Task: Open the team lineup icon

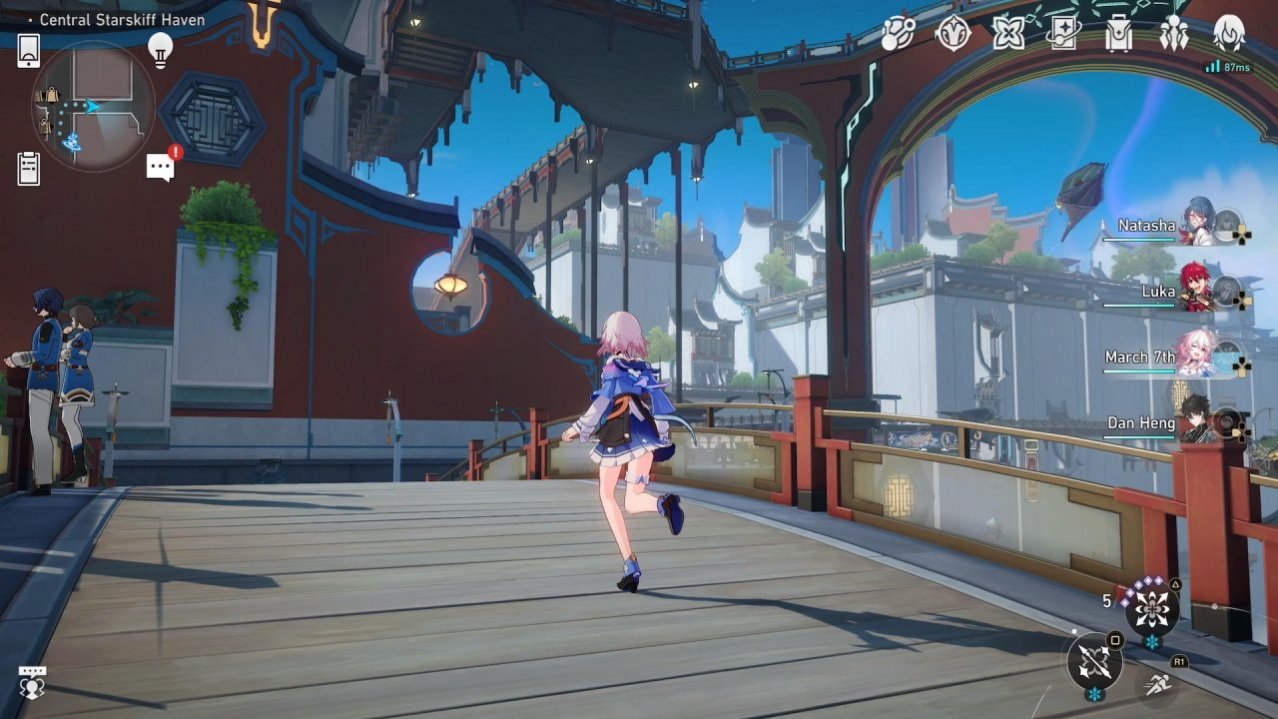Action: click(1173, 35)
